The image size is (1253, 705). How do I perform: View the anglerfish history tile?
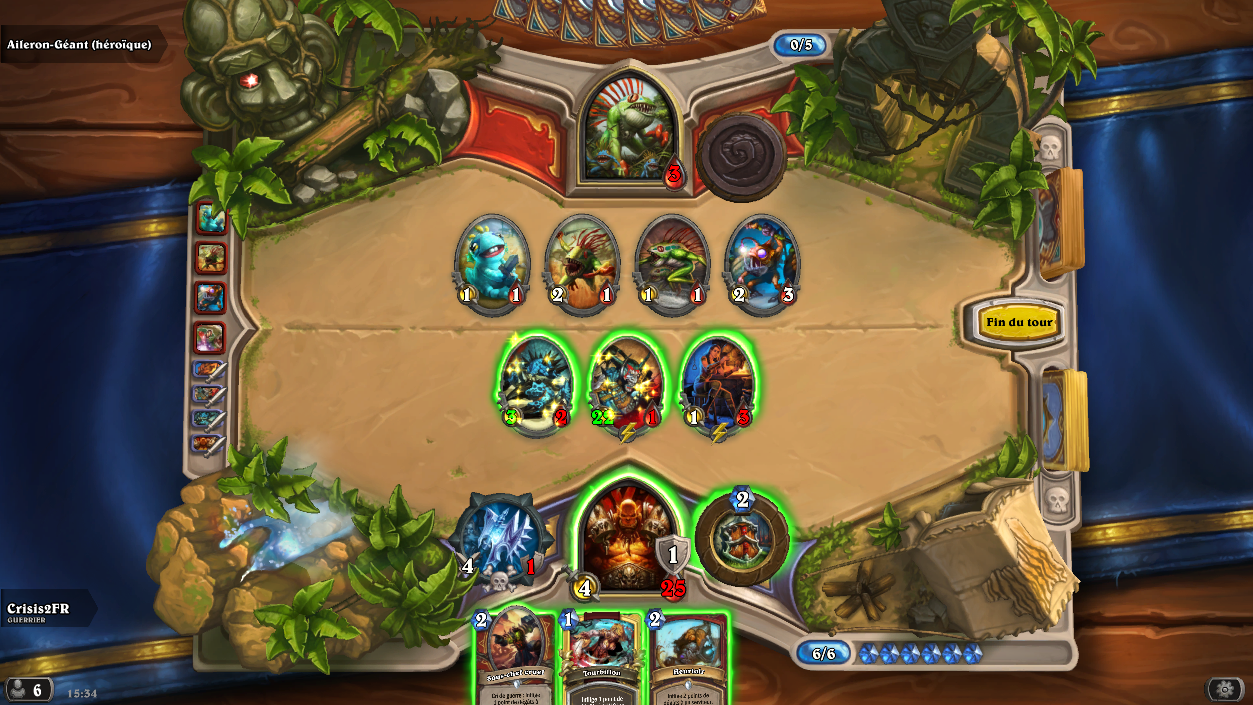click(210, 298)
